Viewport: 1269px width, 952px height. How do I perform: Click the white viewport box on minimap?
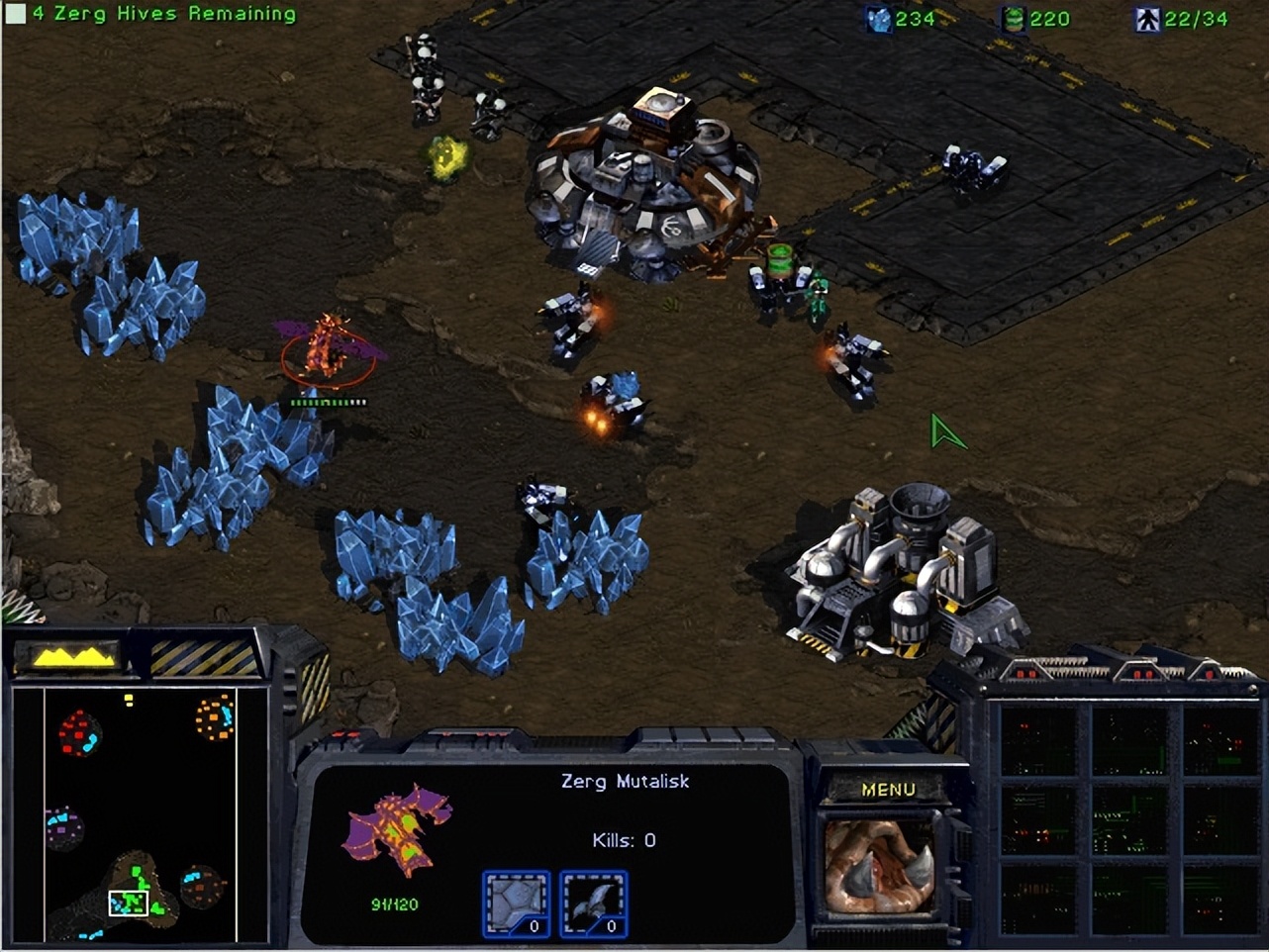click(x=127, y=903)
